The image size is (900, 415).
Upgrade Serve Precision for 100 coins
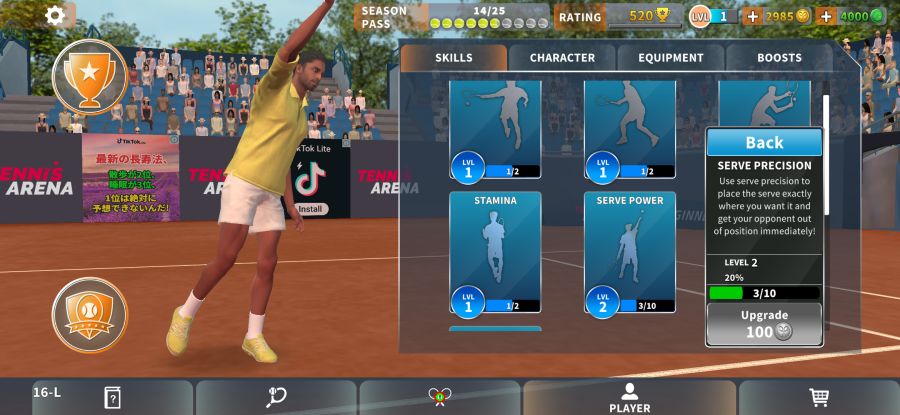[764, 324]
